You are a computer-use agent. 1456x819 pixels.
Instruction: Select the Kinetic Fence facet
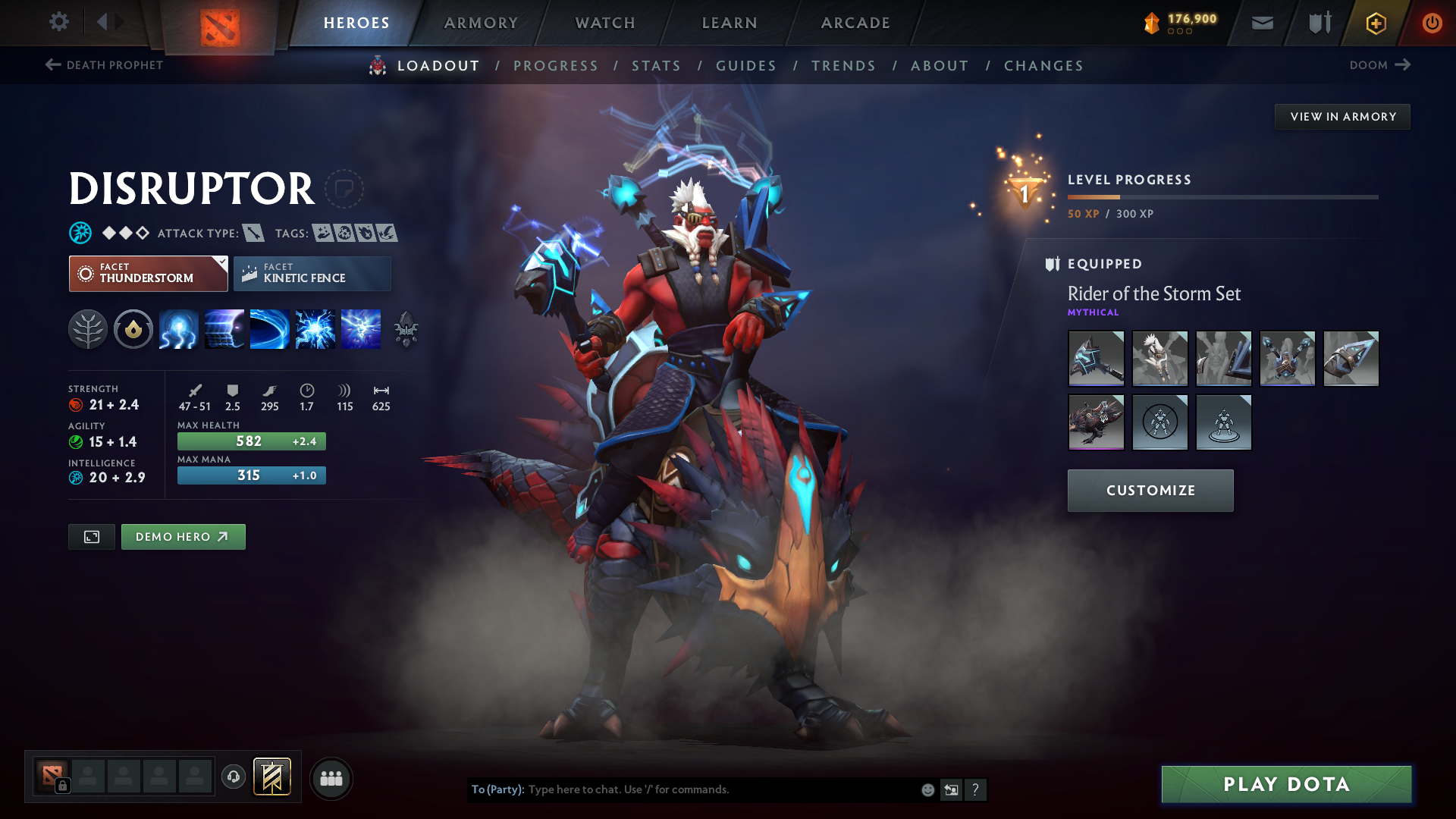click(x=312, y=273)
